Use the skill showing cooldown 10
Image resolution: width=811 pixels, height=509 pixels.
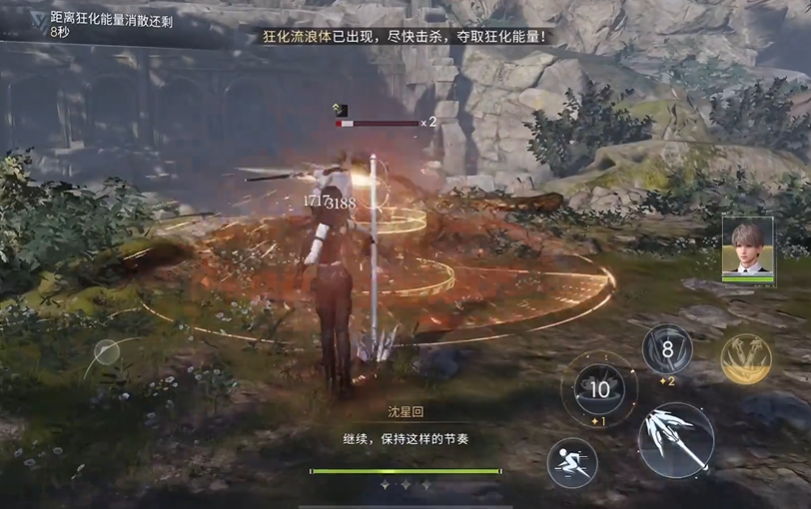[599, 389]
